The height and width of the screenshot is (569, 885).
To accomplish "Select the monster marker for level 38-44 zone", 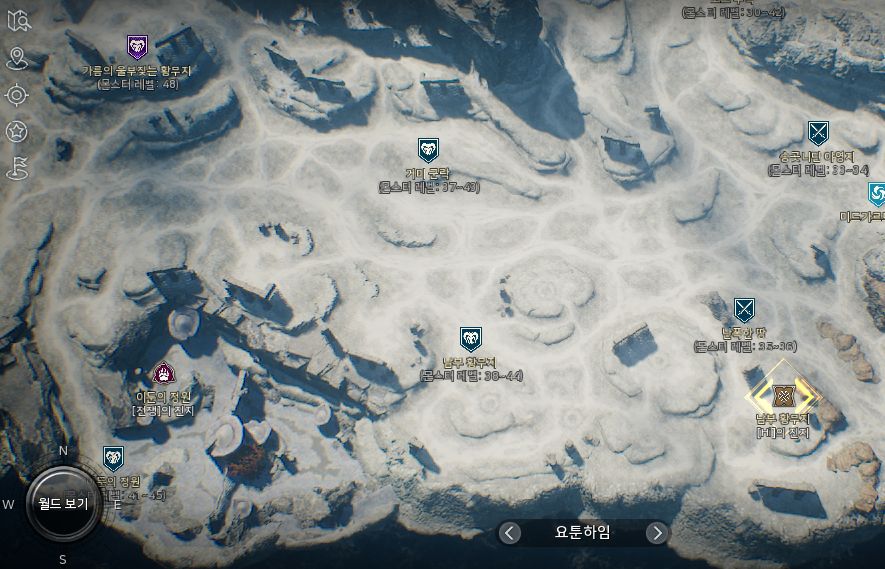I will click(x=470, y=339).
